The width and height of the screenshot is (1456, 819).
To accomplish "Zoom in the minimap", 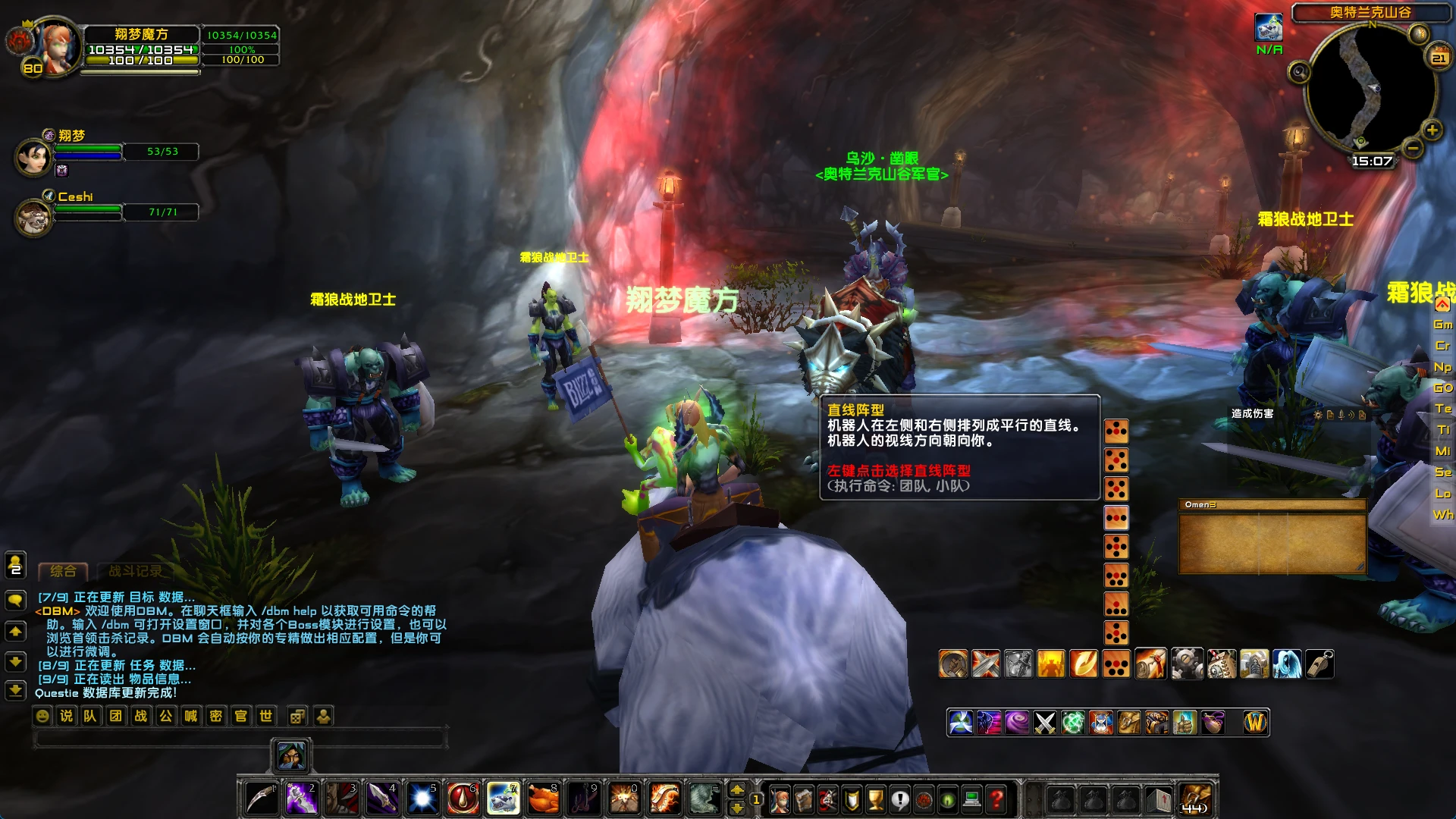I will tap(1432, 130).
